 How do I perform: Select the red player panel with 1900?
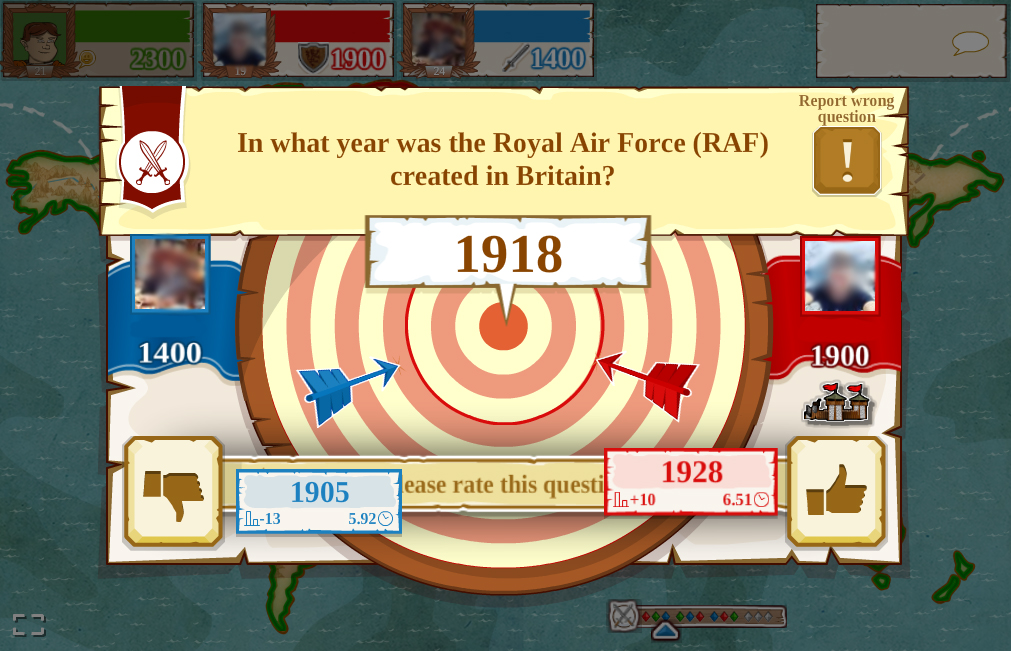point(298,41)
